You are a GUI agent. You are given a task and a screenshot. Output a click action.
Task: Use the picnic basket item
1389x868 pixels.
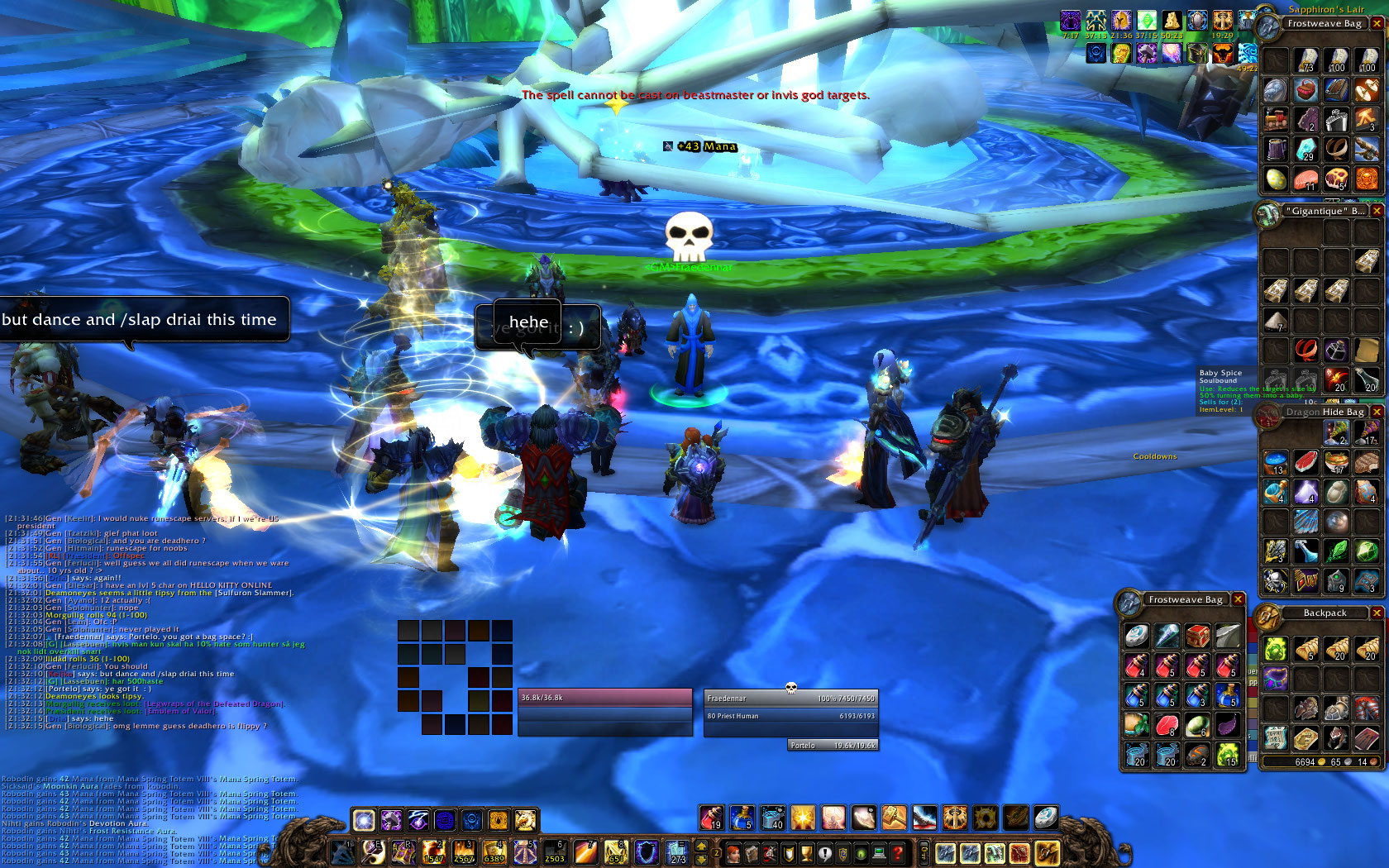(1306, 89)
